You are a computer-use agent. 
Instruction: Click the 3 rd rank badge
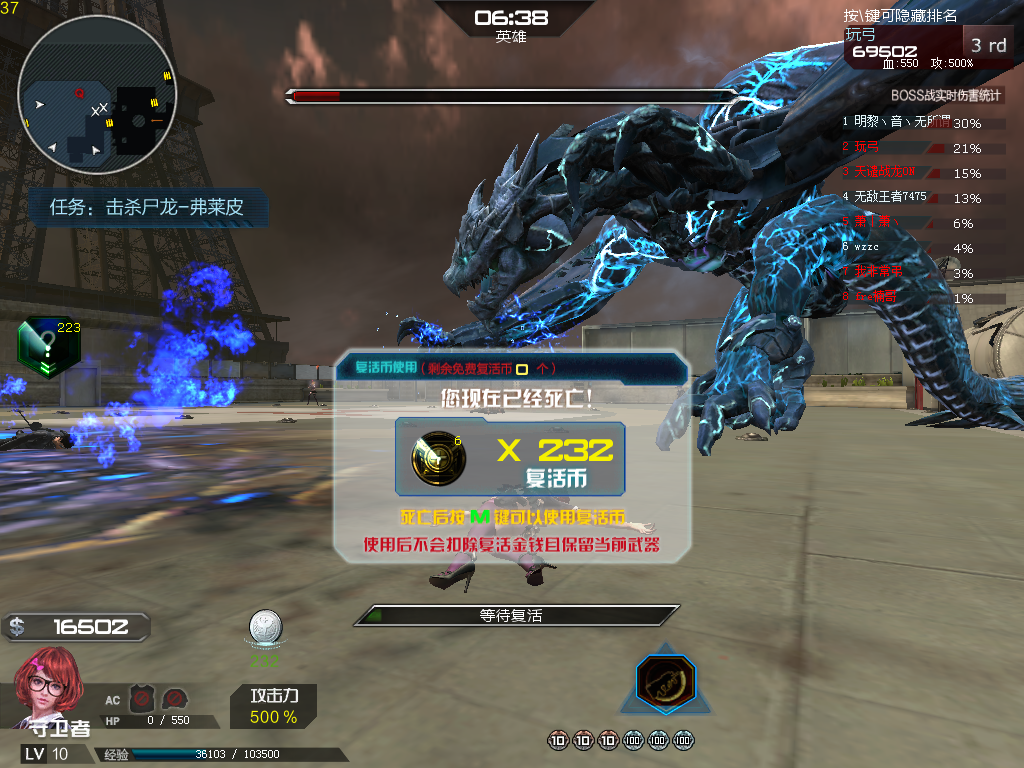coord(988,45)
